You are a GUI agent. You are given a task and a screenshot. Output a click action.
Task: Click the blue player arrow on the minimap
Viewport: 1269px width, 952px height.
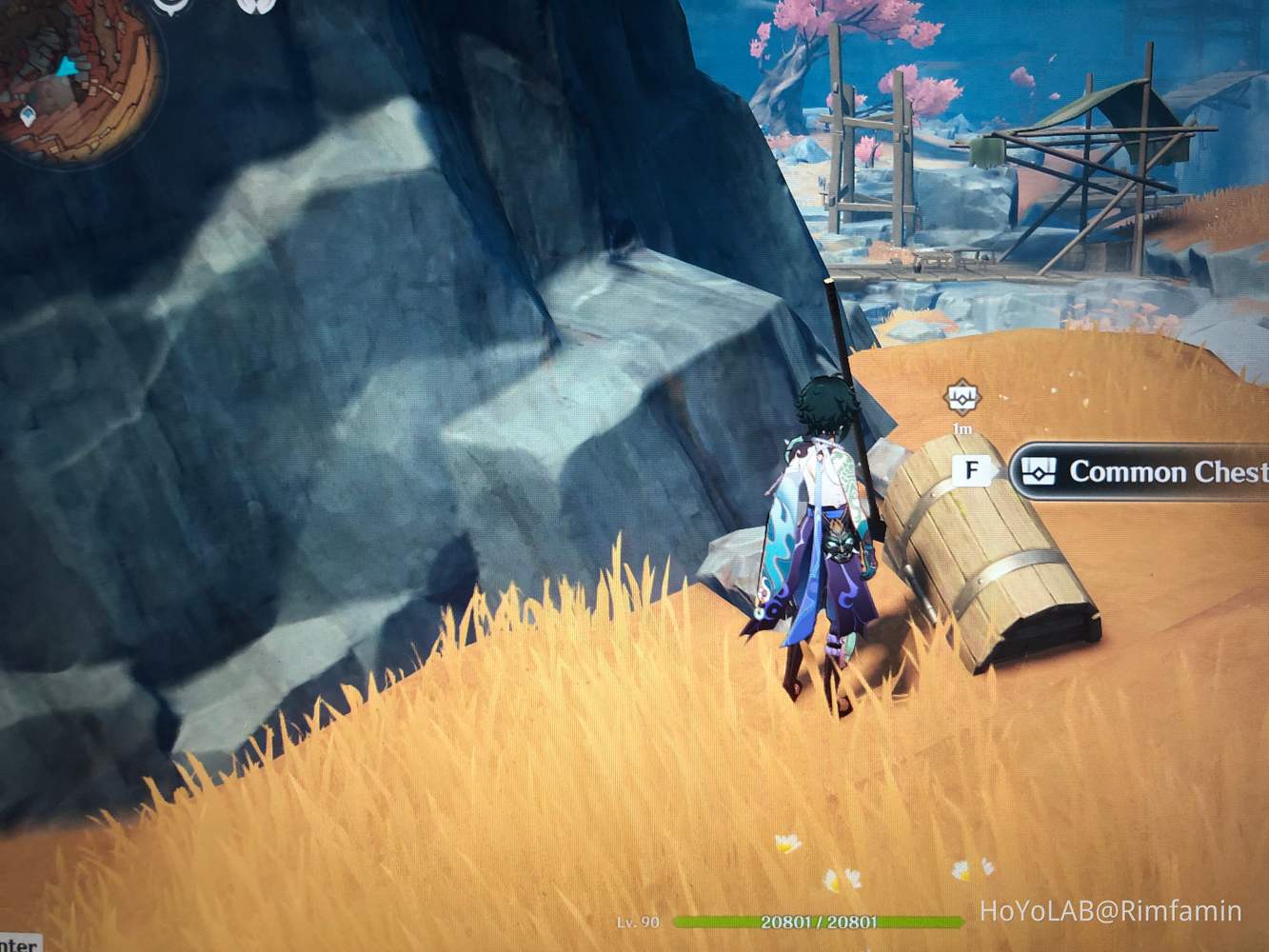(65, 67)
